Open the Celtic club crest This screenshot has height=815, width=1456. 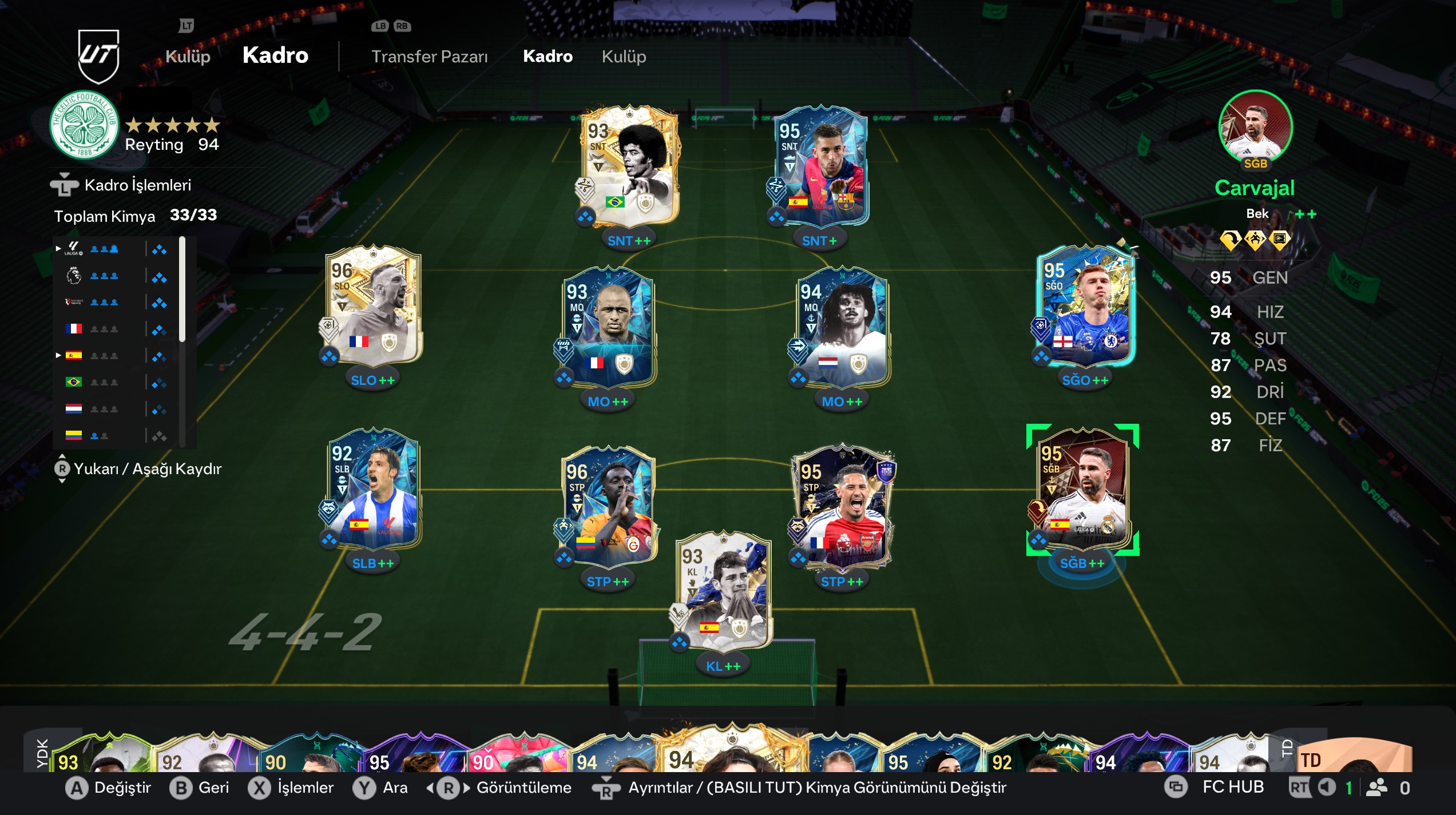(85, 125)
